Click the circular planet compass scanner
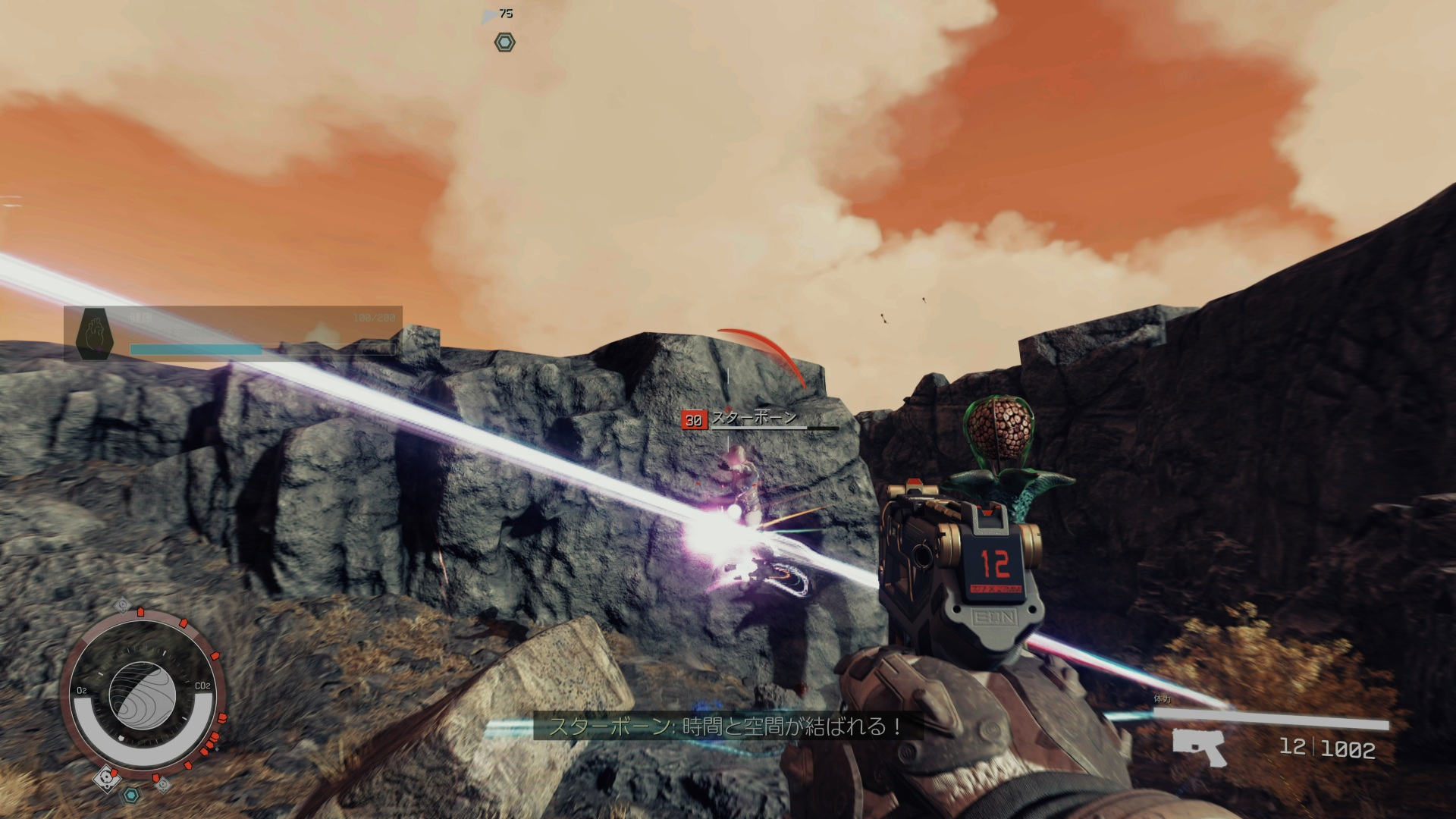 pyautogui.click(x=142, y=690)
